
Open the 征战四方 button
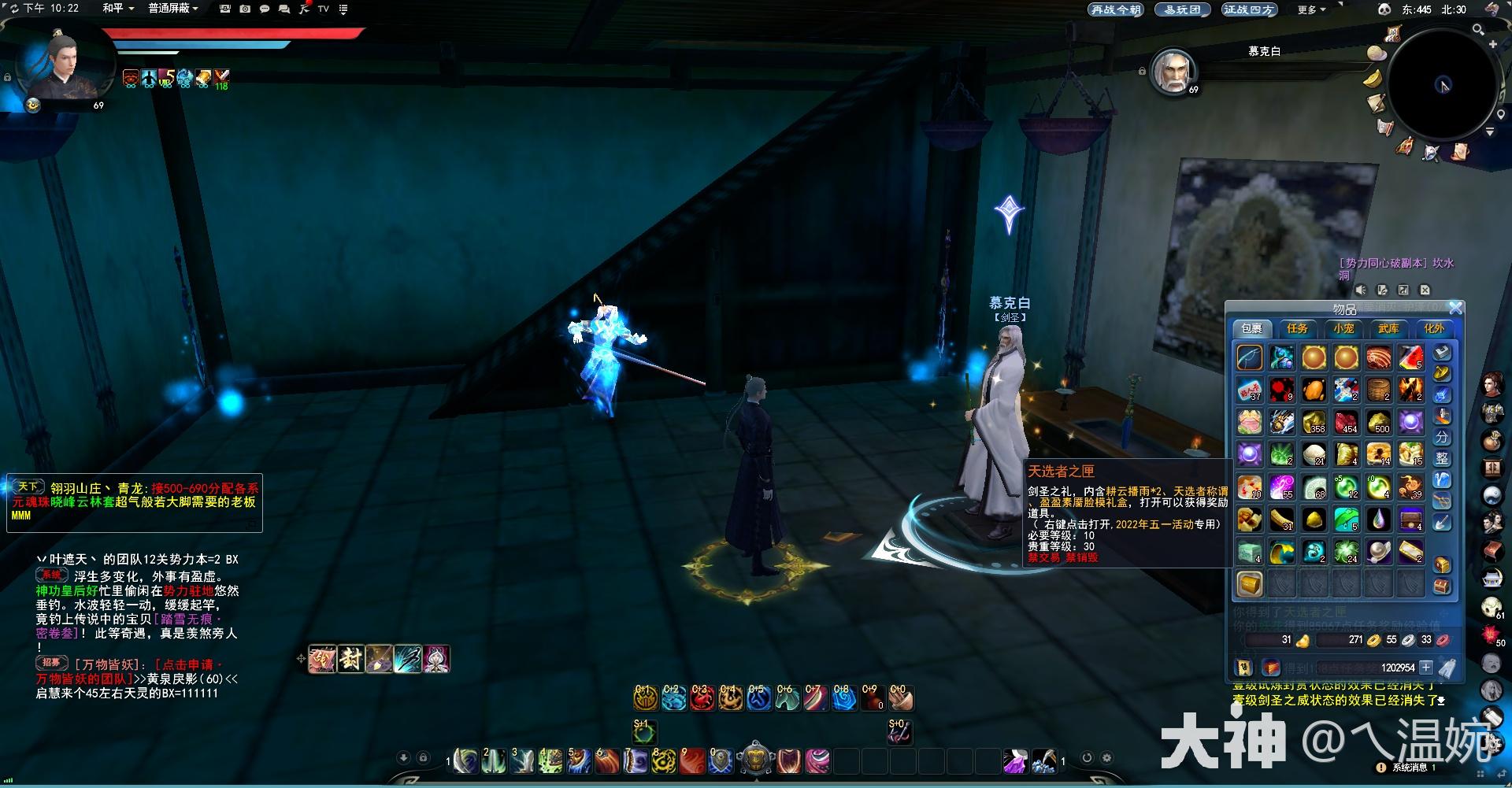(x=1248, y=9)
